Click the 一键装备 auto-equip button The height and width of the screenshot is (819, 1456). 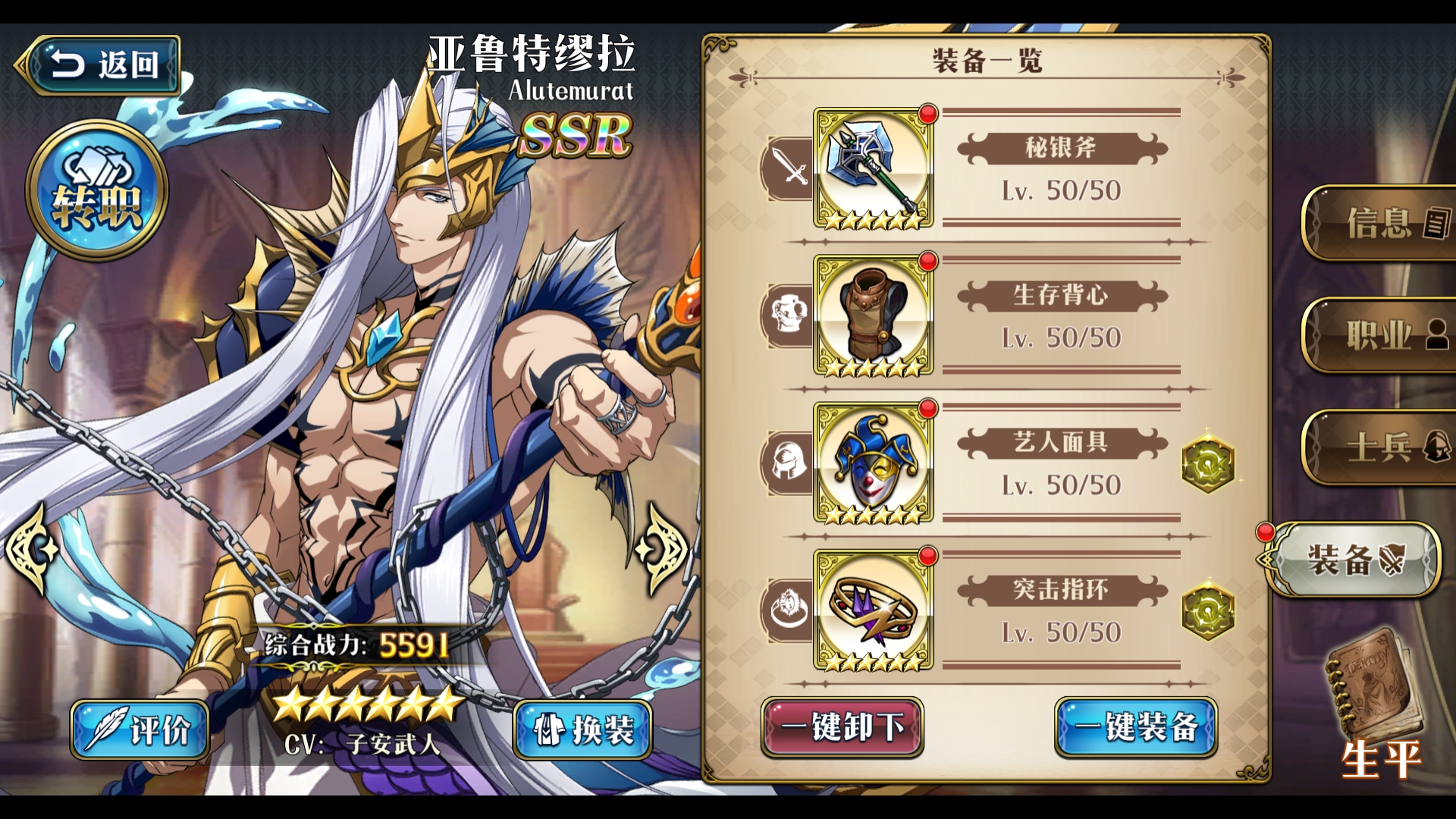click(1135, 726)
